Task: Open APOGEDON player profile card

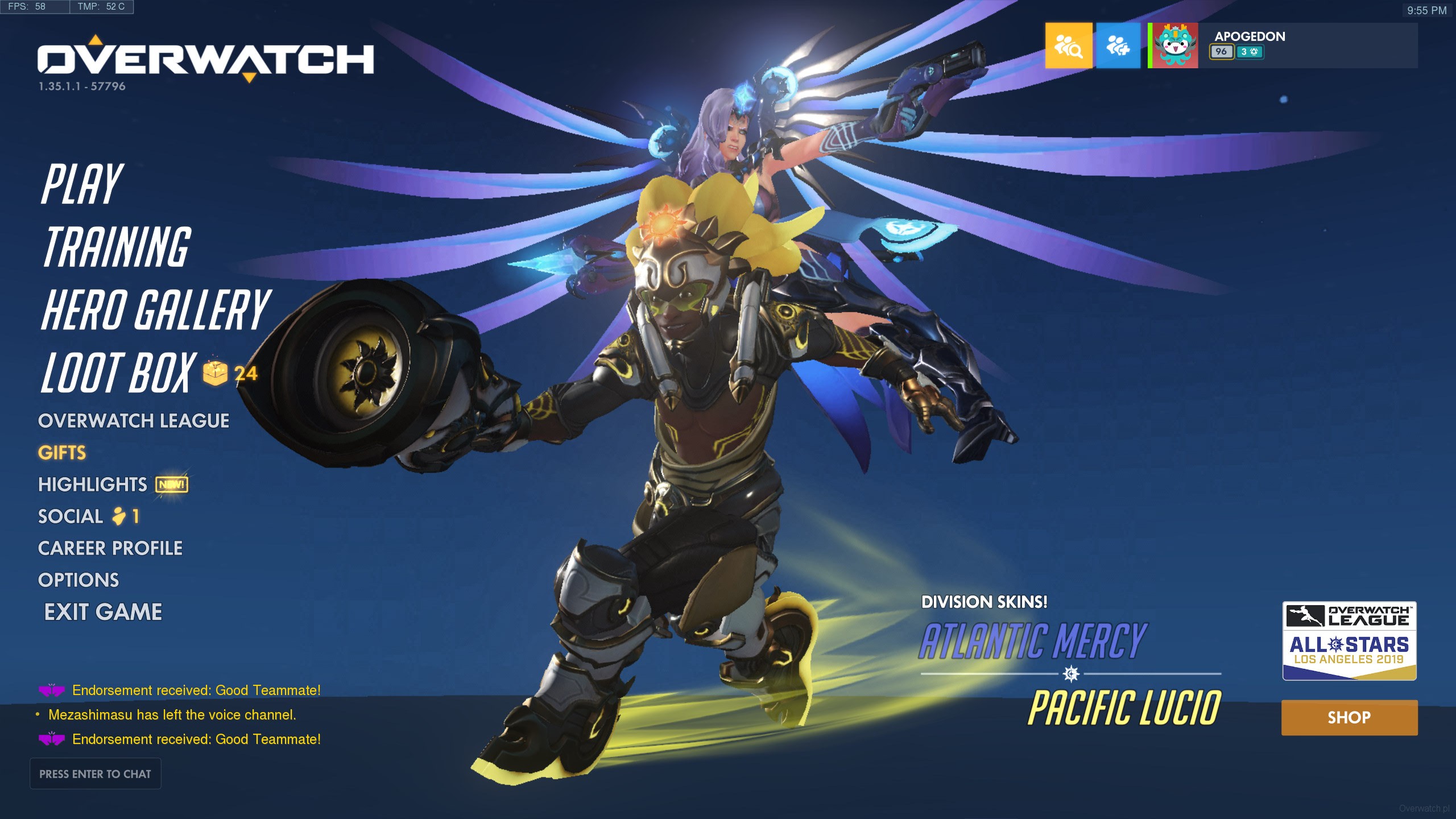Action: (x=1282, y=45)
